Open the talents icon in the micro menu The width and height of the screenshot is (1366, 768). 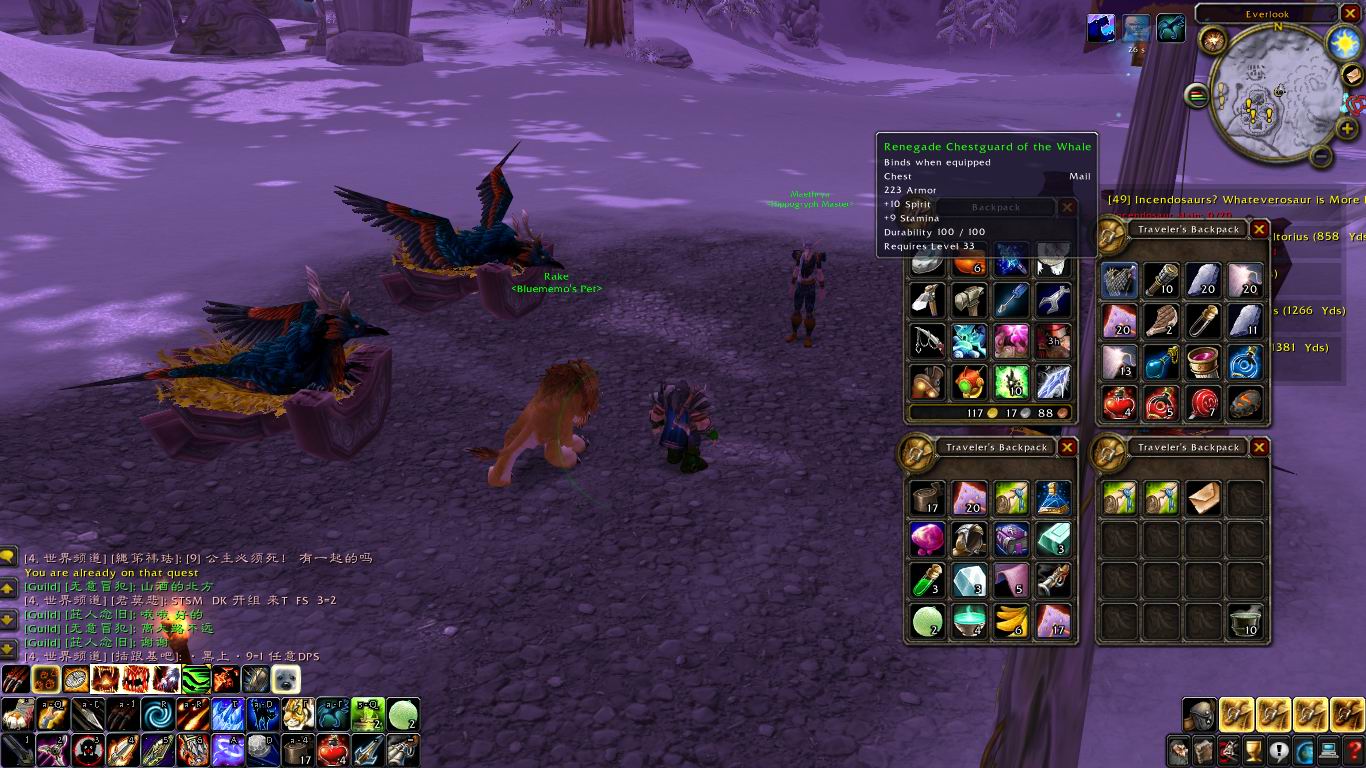[x=1228, y=751]
